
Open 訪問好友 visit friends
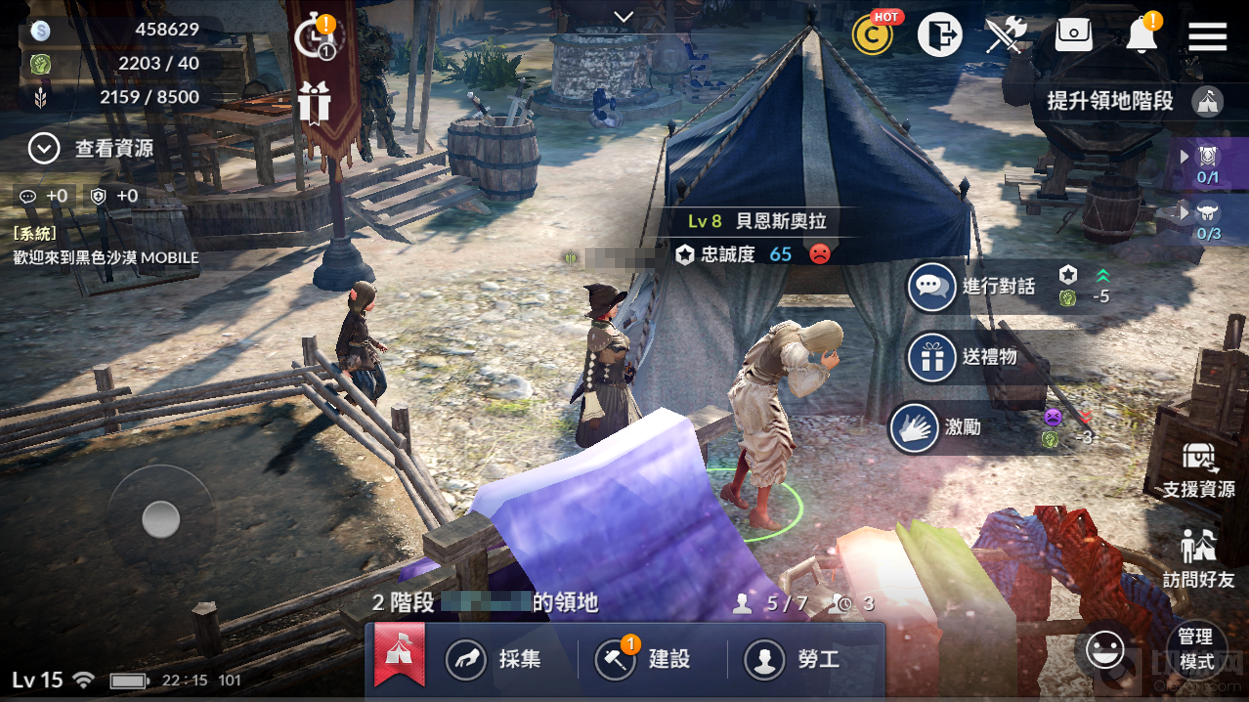[1198, 558]
